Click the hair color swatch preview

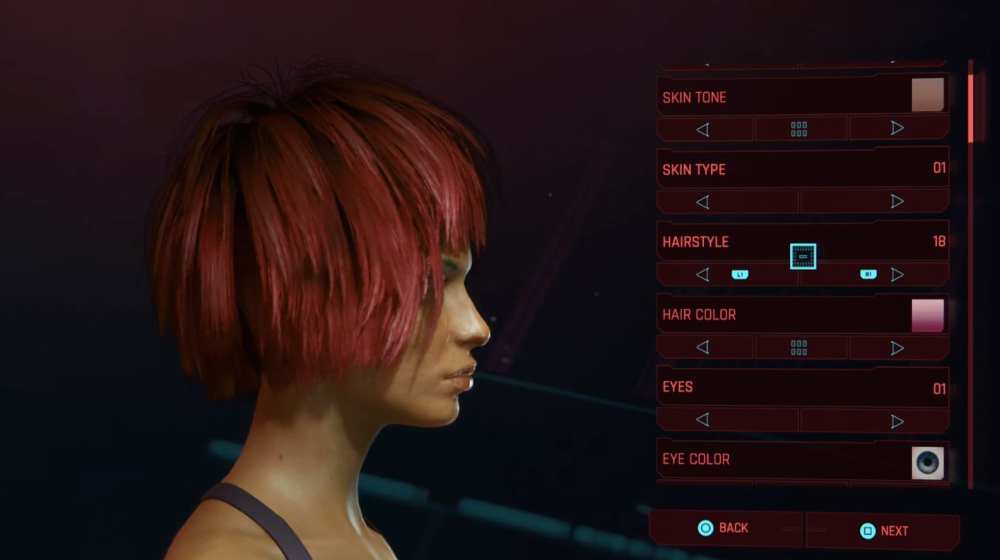click(x=927, y=315)
